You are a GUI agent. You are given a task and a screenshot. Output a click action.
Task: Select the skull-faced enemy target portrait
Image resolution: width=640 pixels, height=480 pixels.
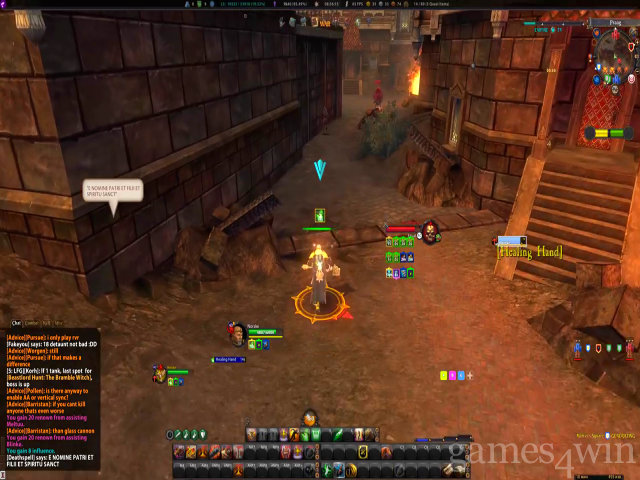pyautogui.click(x=429, y=232)
